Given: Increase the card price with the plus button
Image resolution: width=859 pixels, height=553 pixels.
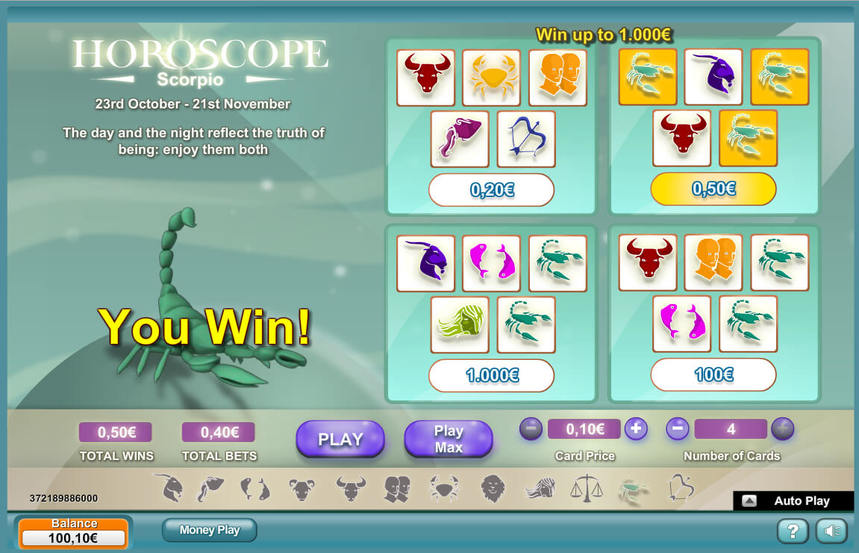Looking at the screenshot, I should [x=636, y=429].
